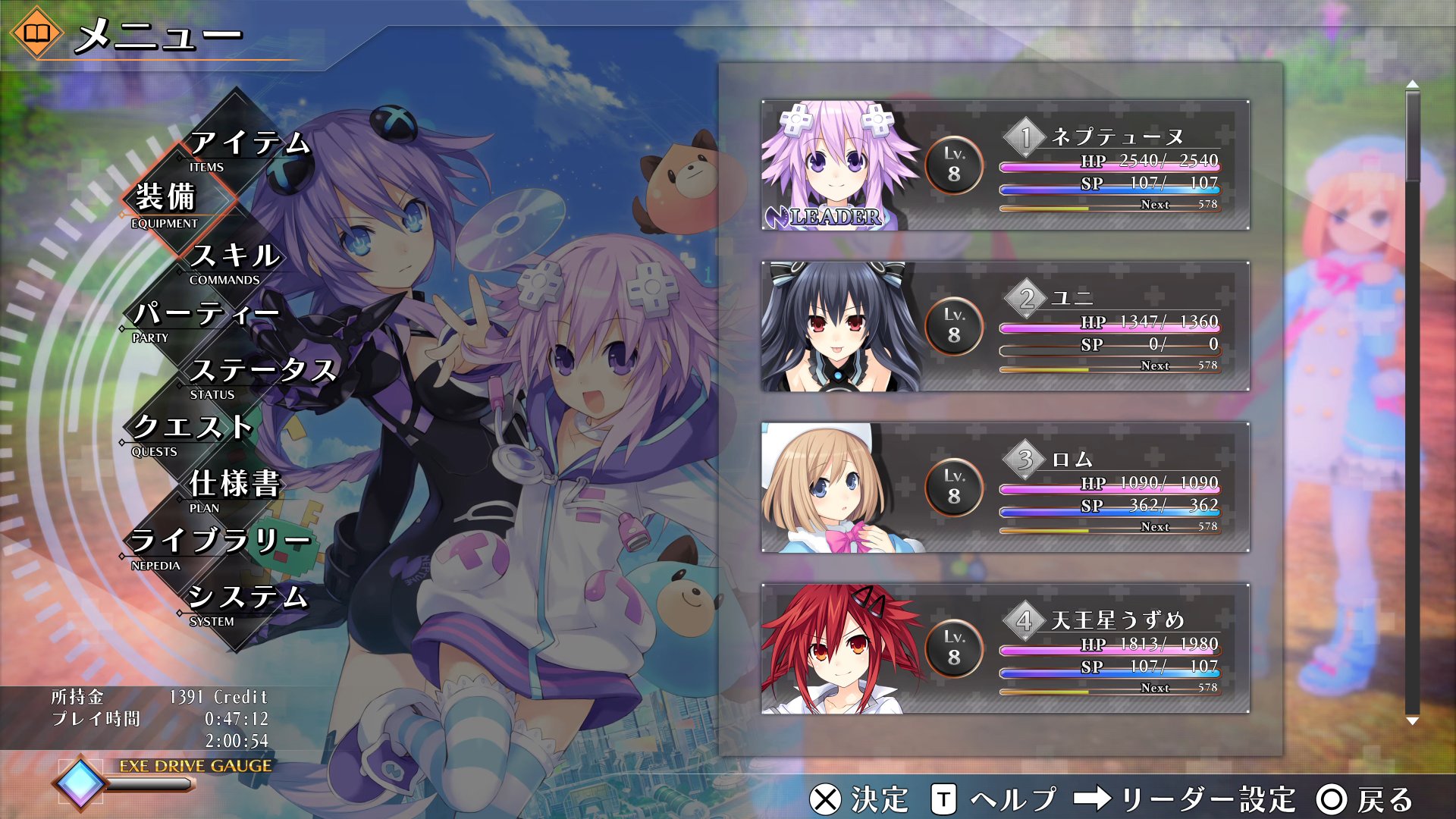The height and width of the screenshot is (819, 1456).
Task: Click the party list scrollbar up arrow
Action: 1412,83
